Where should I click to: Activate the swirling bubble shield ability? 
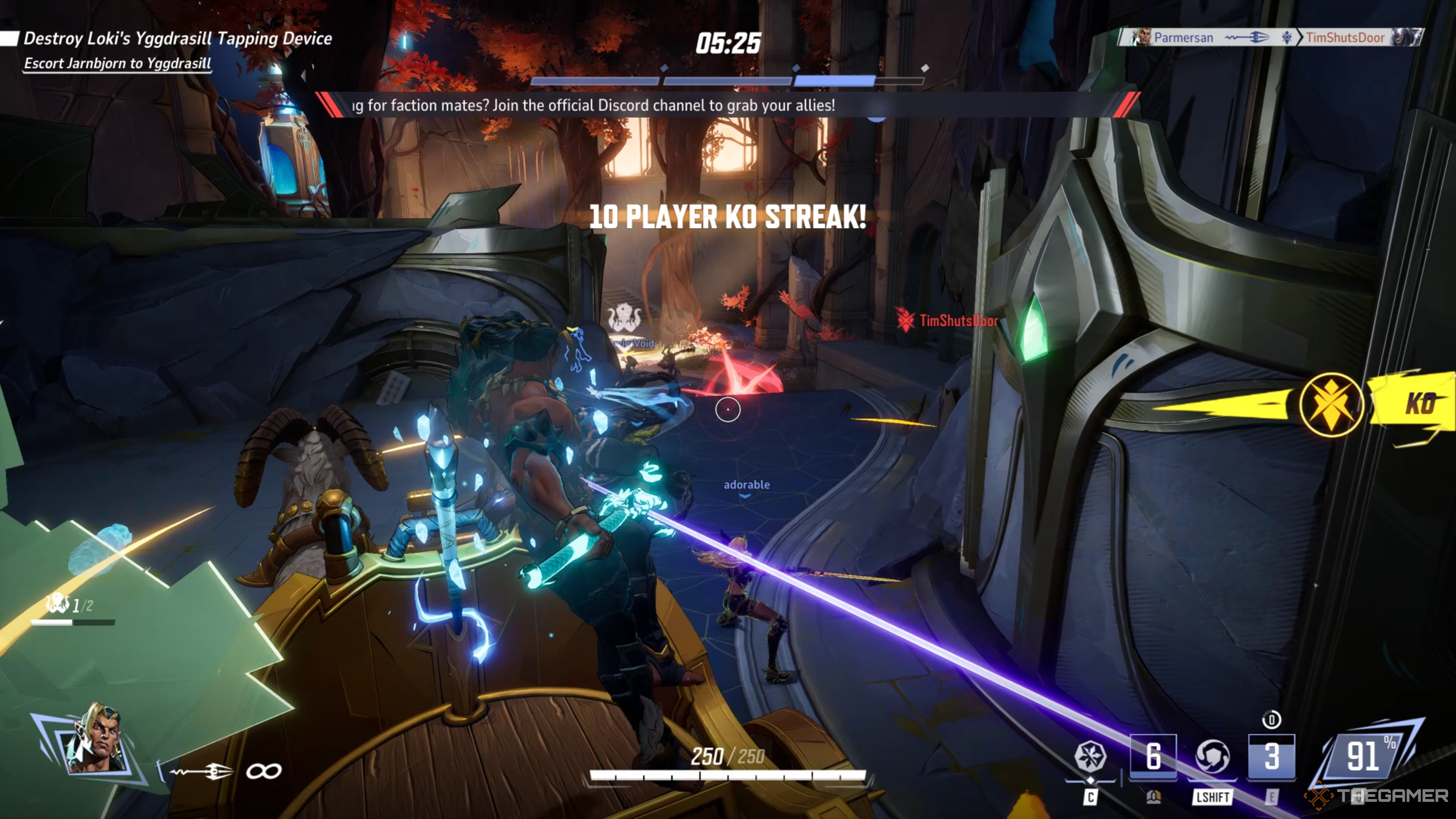coord(1213,756)
